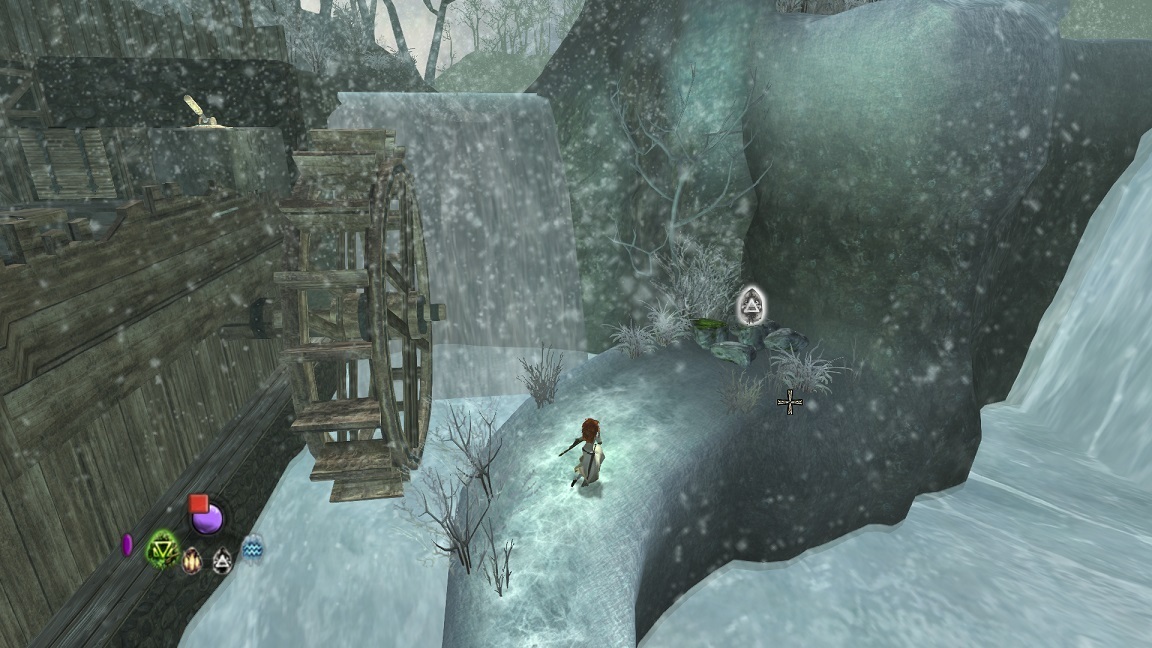The image size is (1152, 648).
Task: Select the green earth element icon
Action: point(163,548)
